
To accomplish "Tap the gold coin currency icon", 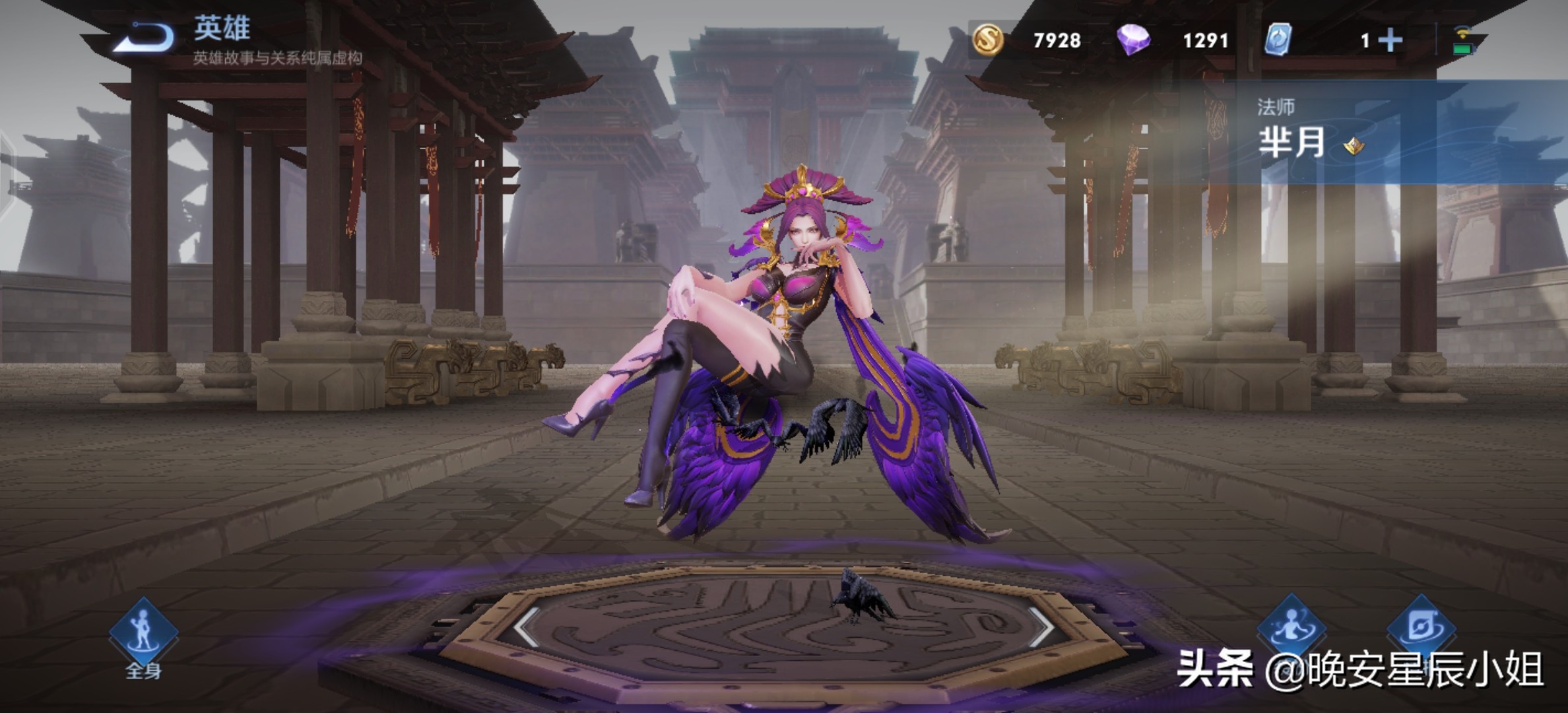I will 987,40.
